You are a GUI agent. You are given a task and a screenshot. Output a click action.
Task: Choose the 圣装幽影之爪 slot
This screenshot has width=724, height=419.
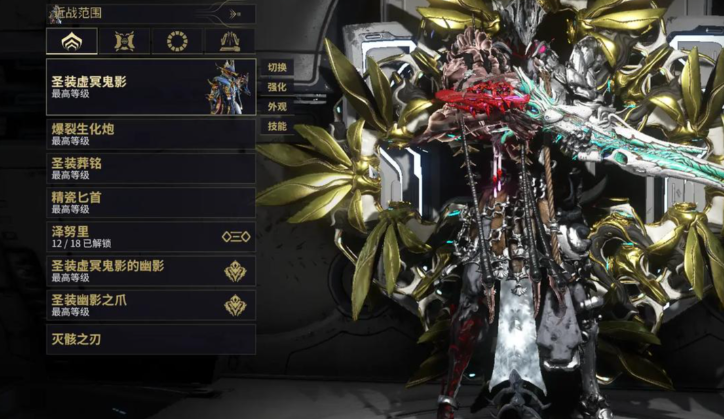coord(150,304)
